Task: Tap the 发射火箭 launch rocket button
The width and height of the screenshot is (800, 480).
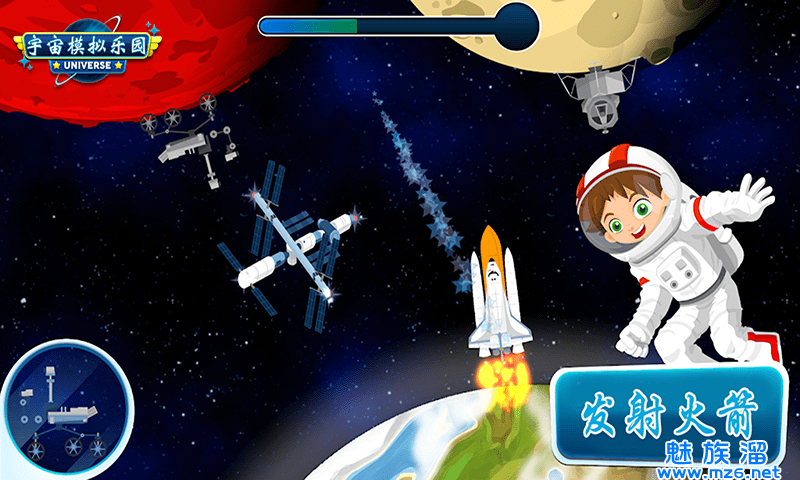Action: 669,411
